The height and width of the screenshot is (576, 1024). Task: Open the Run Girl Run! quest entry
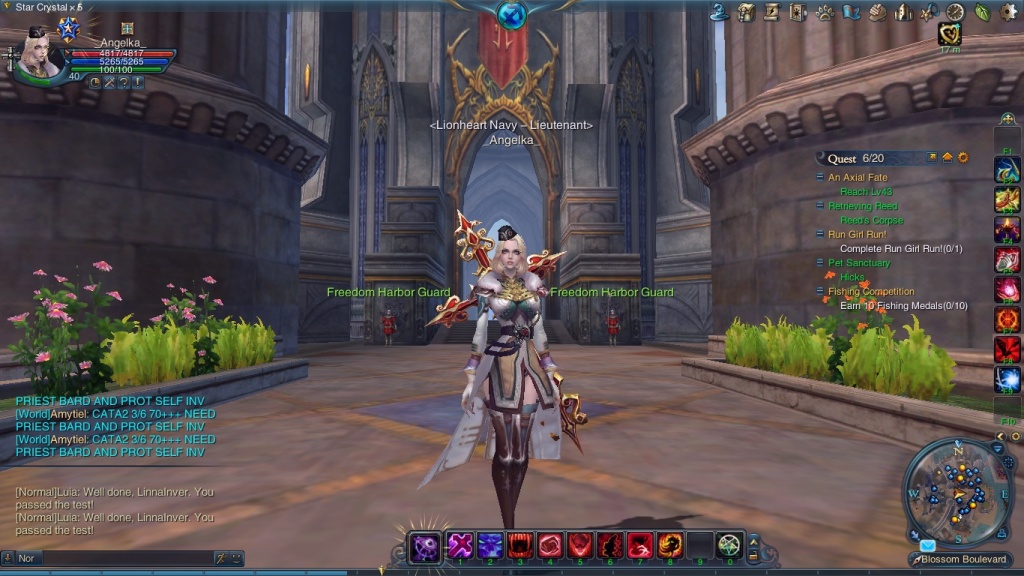(x=857, y=235)
